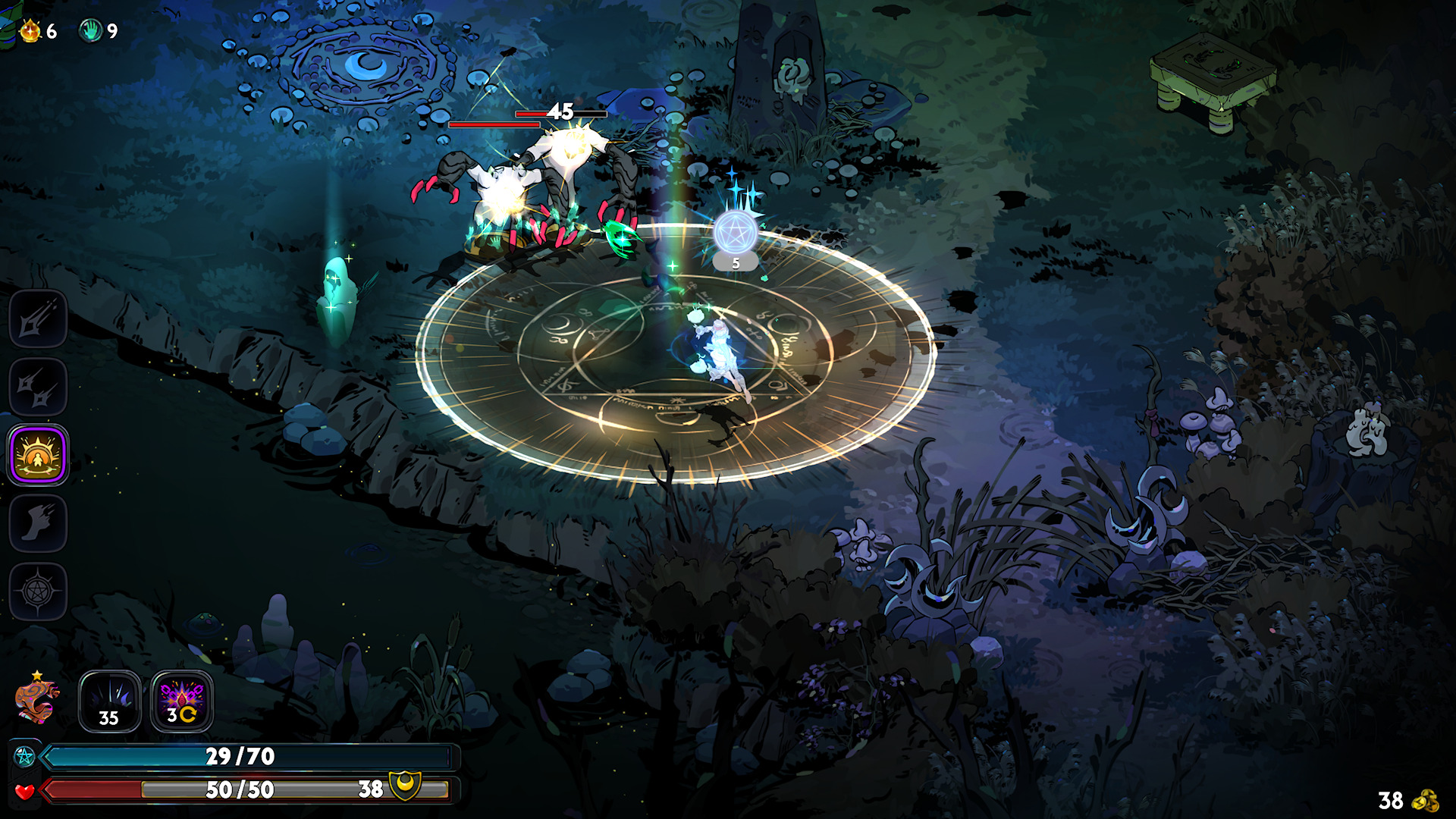Image resolution: width=1456 pixels, height=819 pixels.
Task: Click the dark shards icon showing 35
Action: [x=110, y=701]
